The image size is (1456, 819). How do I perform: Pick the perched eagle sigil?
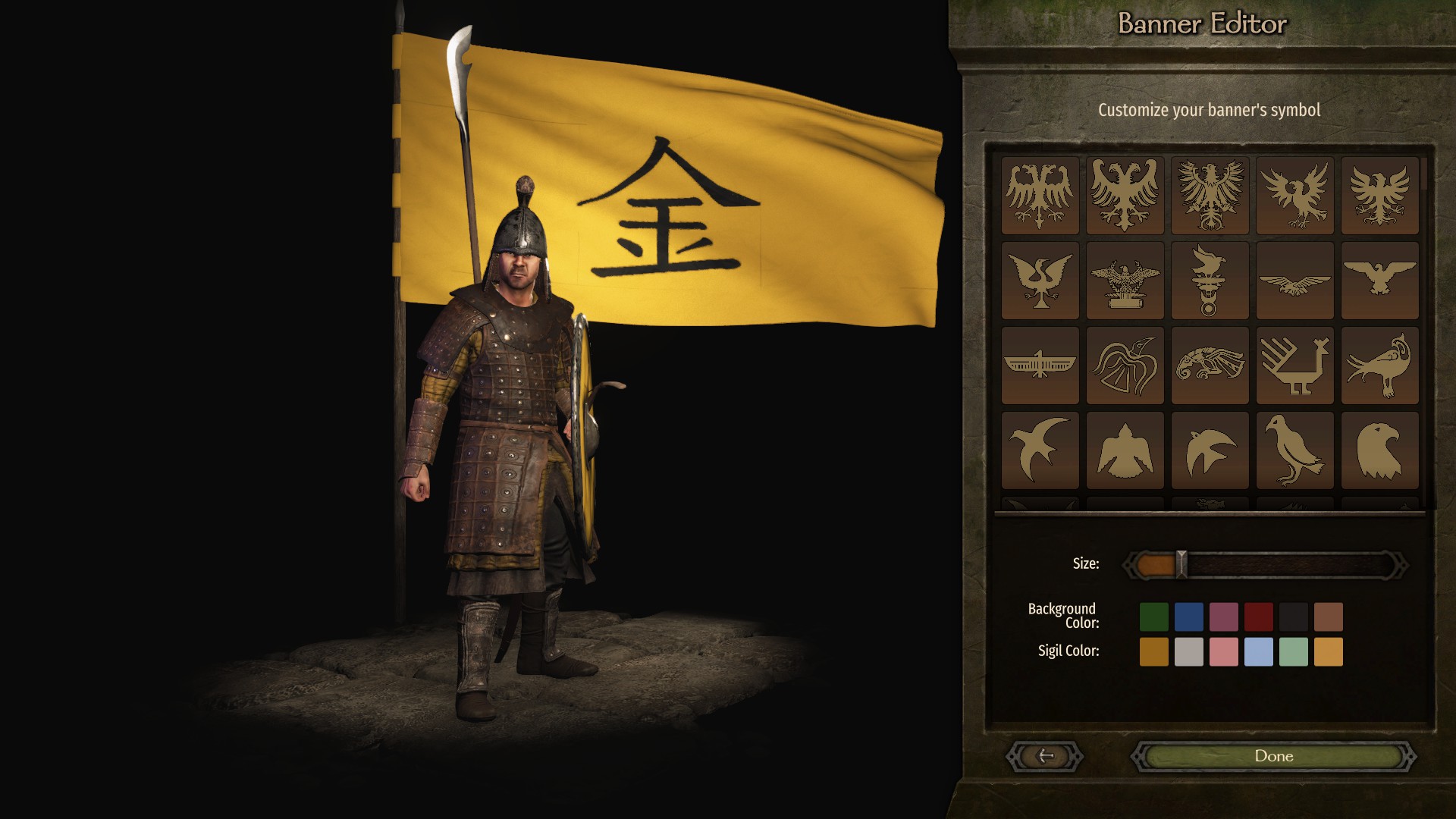[1380, 281]
